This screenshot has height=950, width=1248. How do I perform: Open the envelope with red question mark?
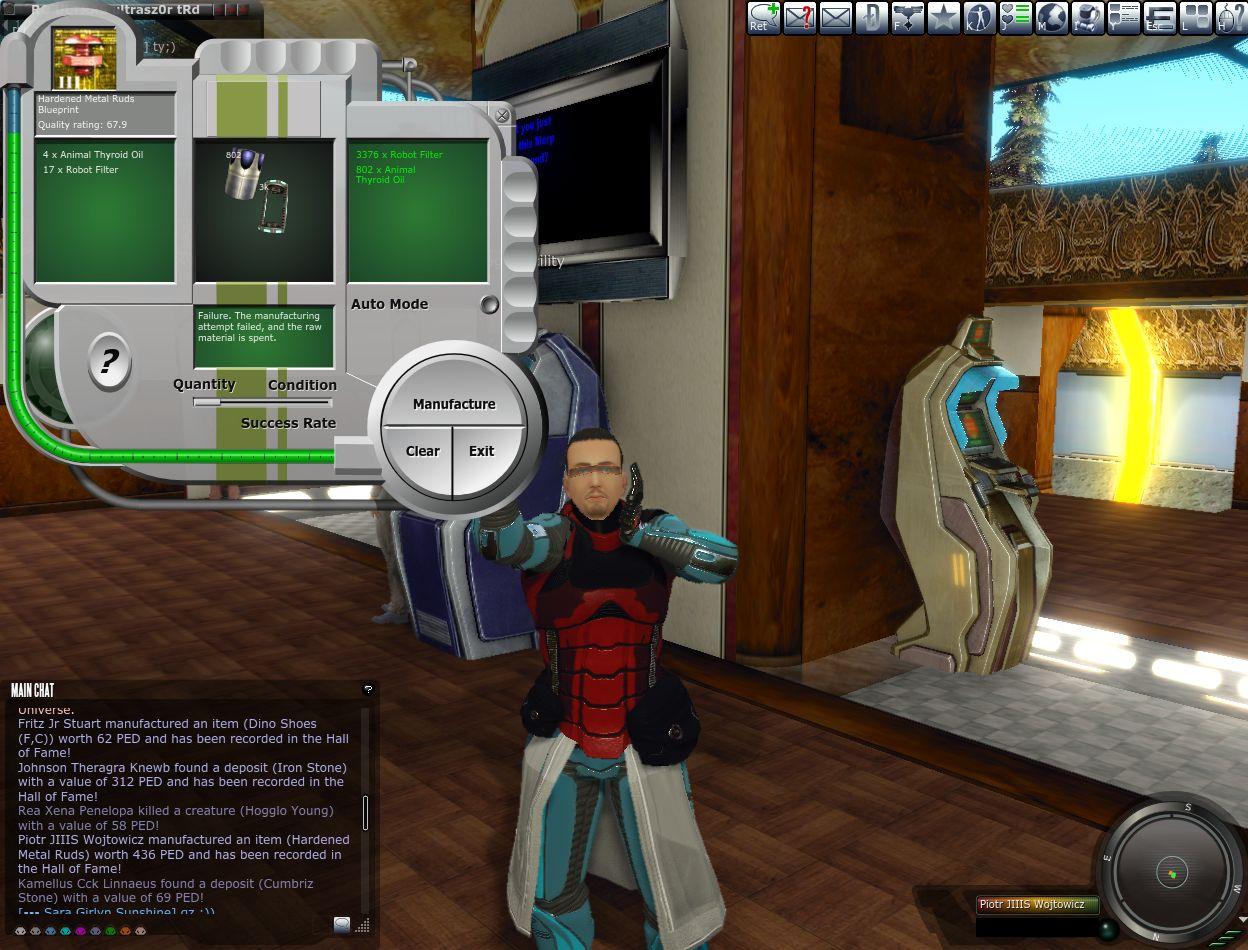799,17
